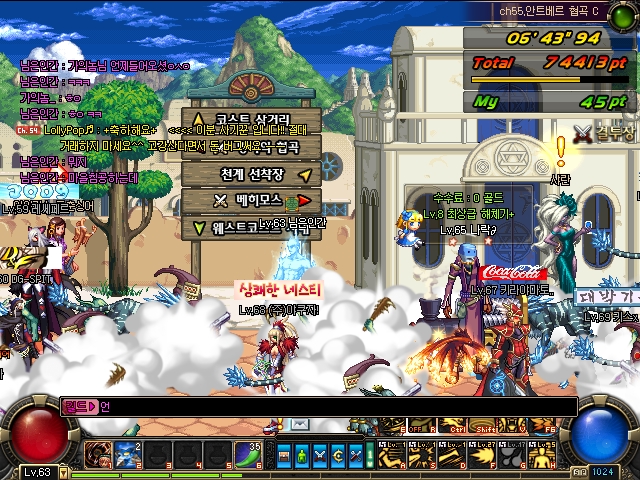This screenshot has width=640, height=480.
Task: Click the SP button beside 1024
Action: pos(580,471)
